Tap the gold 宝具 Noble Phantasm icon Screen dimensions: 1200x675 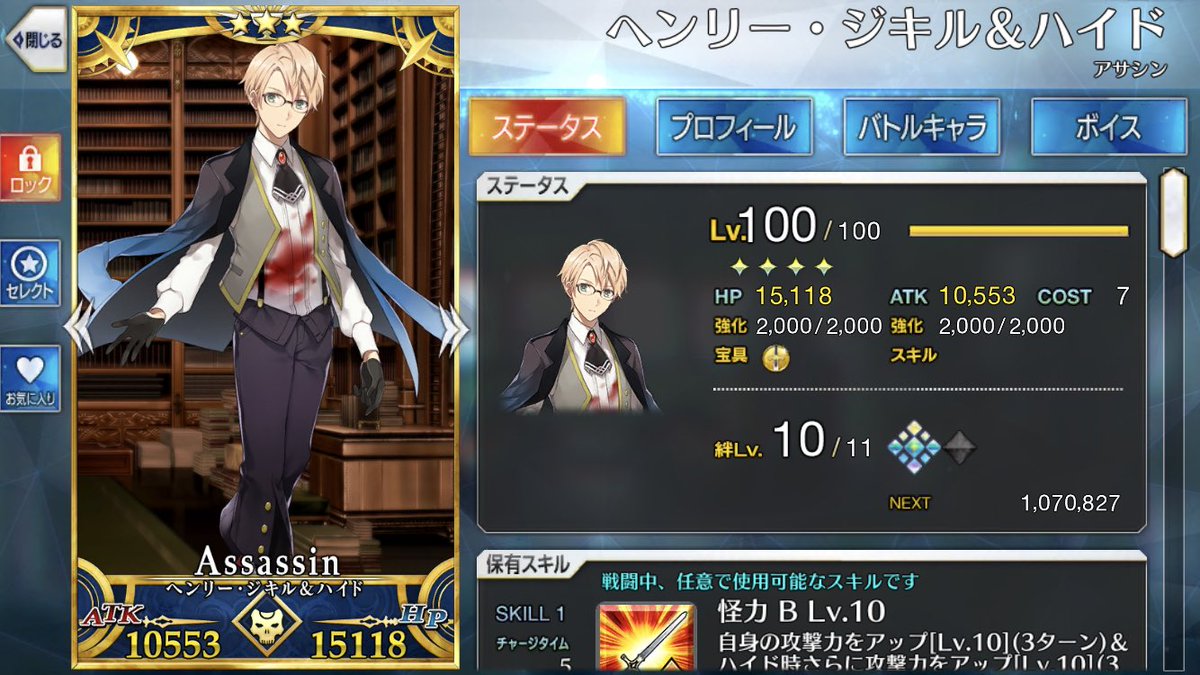click(773, 355)
